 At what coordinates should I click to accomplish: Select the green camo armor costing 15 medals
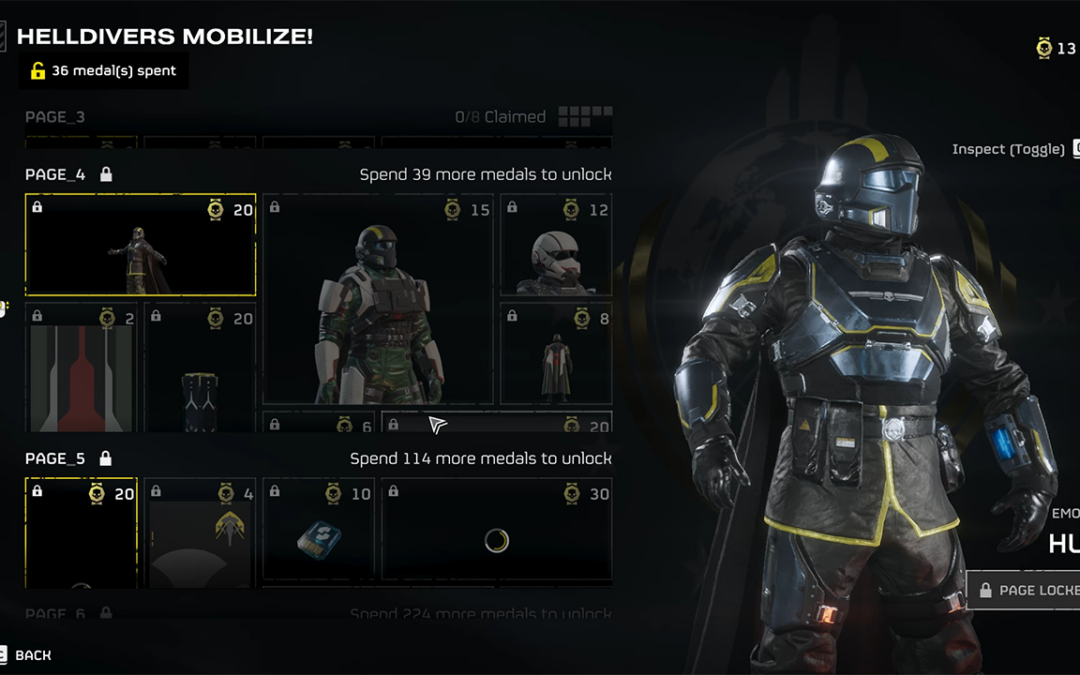pos(377,300)
